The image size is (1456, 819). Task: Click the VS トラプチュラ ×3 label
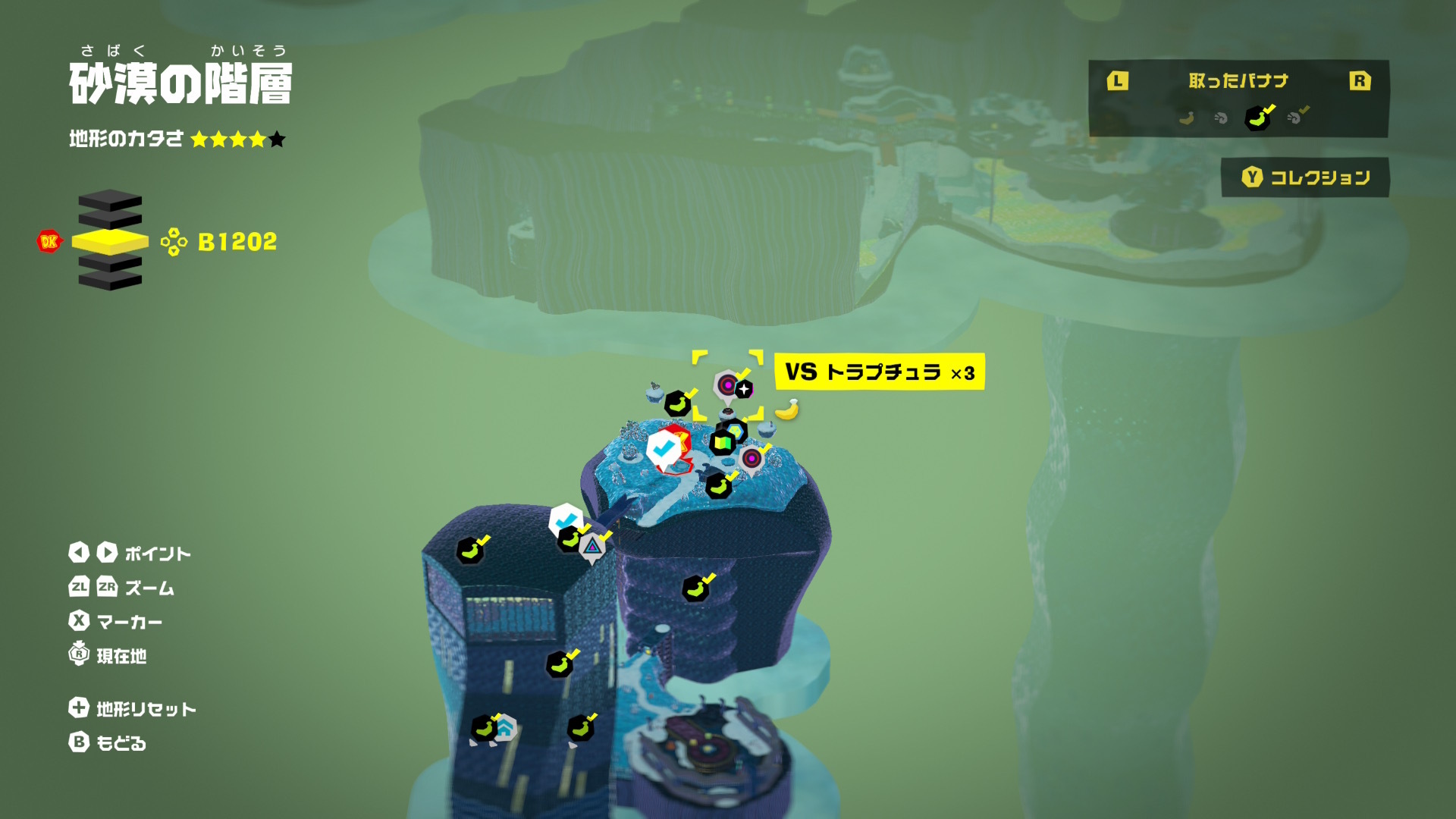click(879, 372)
